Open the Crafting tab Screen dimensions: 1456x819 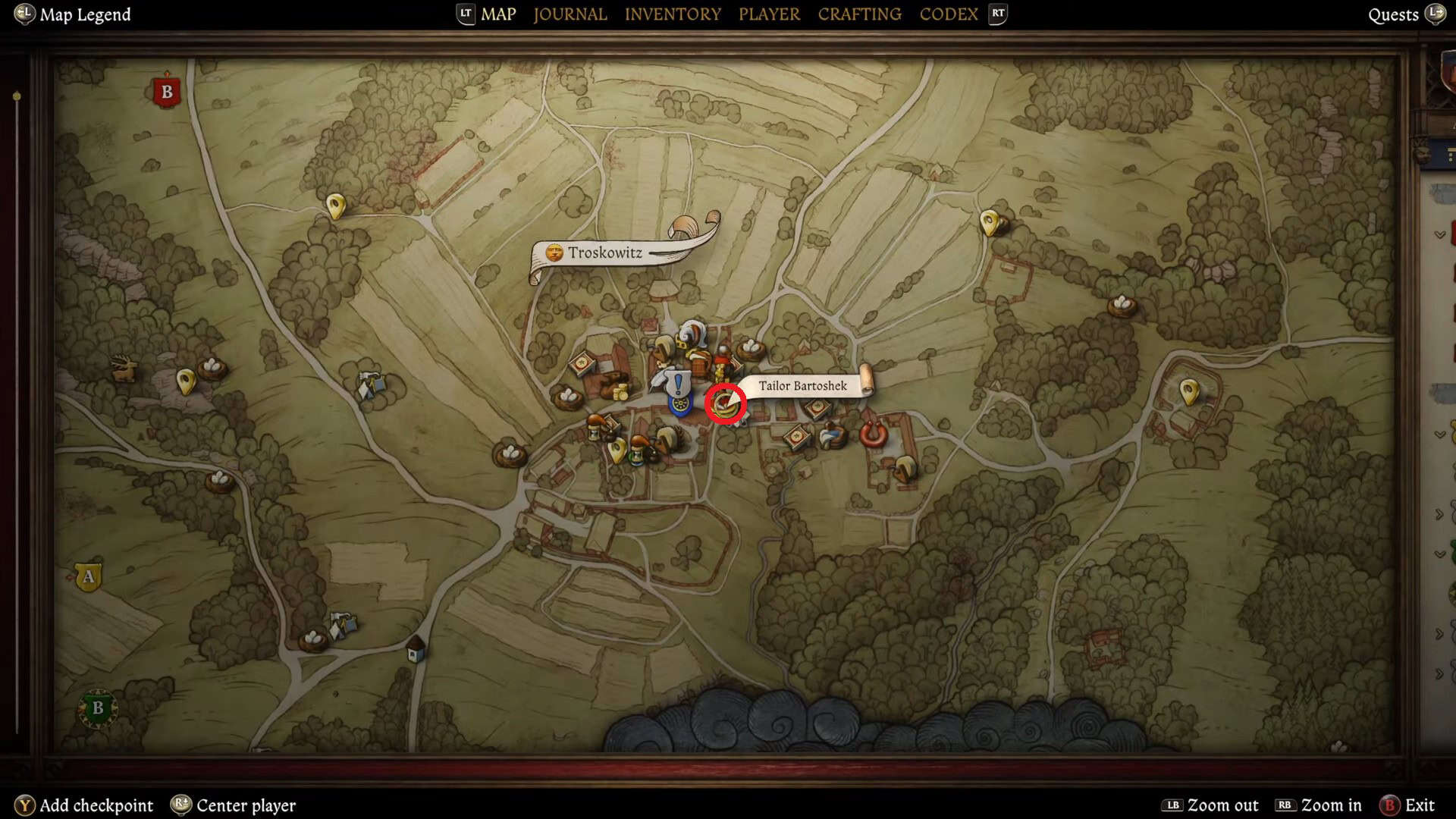(x=859, y=14)
